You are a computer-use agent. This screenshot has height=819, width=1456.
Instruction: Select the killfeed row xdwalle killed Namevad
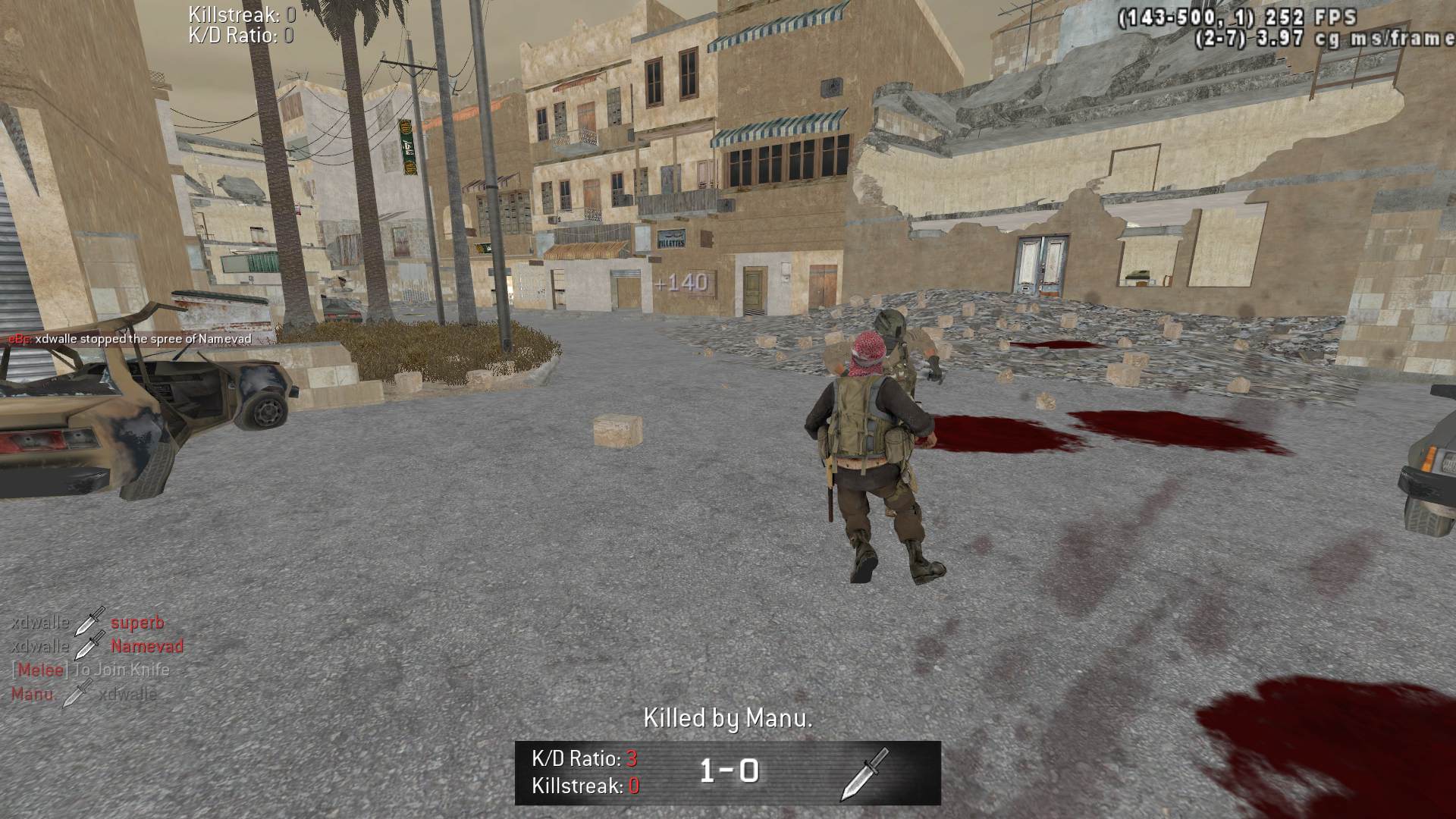point(97,646)
